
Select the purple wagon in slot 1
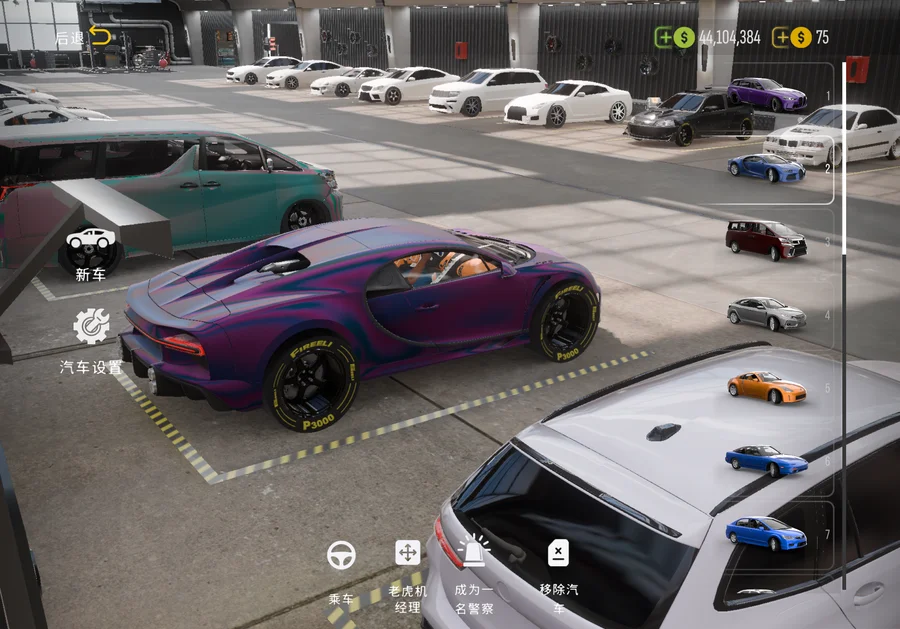(767, 94)
